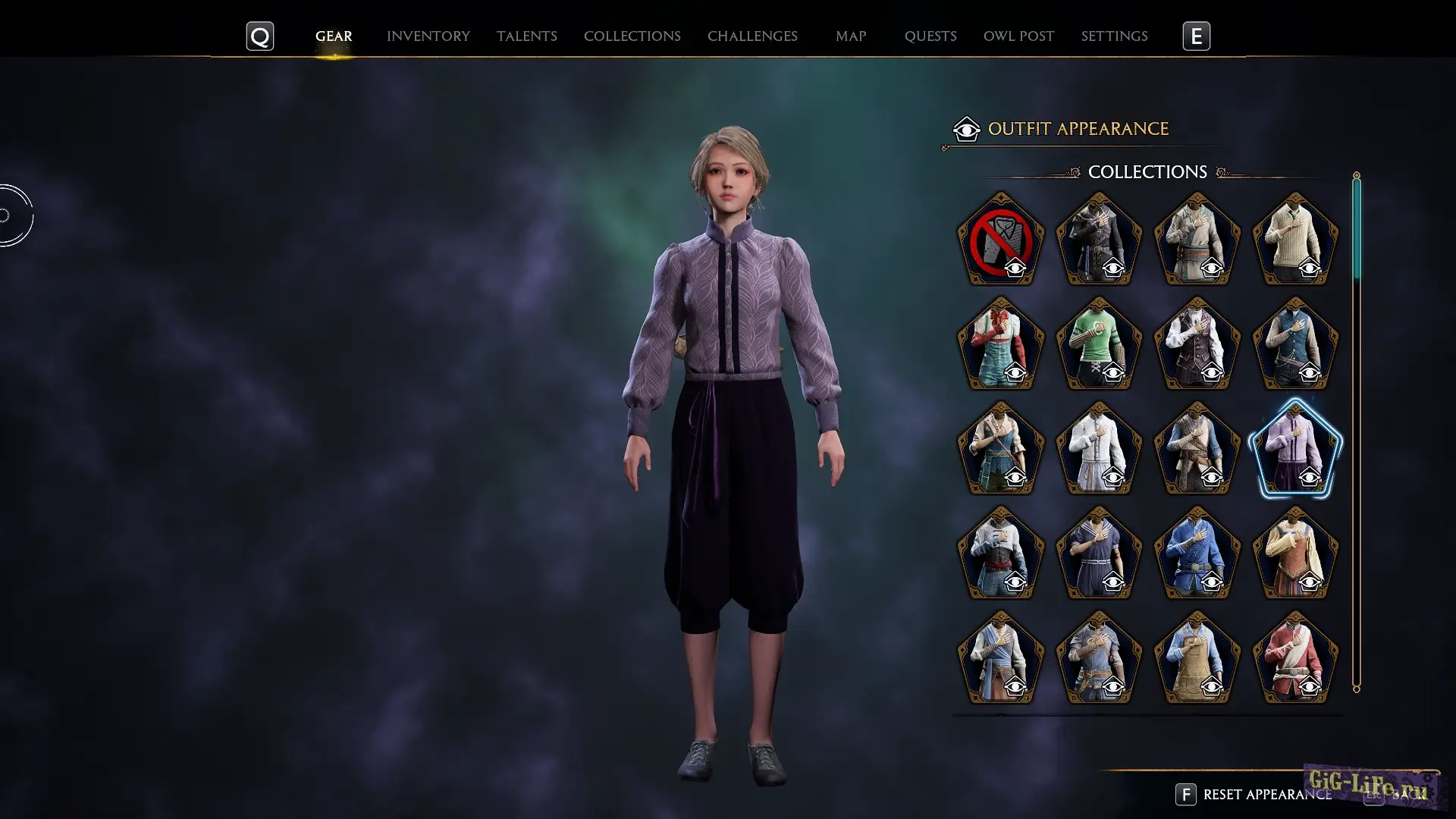The width and height of the screenshot is (1456, 819).
Task: Open the Map tab
Action: coord(850,36)
